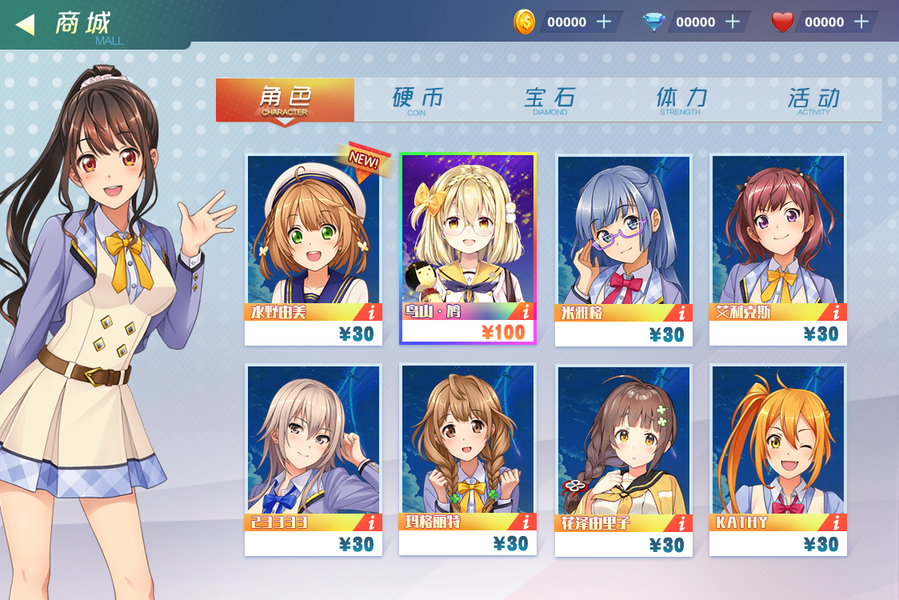The image size is (899, 600).
Task: Show the Strength tab
Action: 681,100
